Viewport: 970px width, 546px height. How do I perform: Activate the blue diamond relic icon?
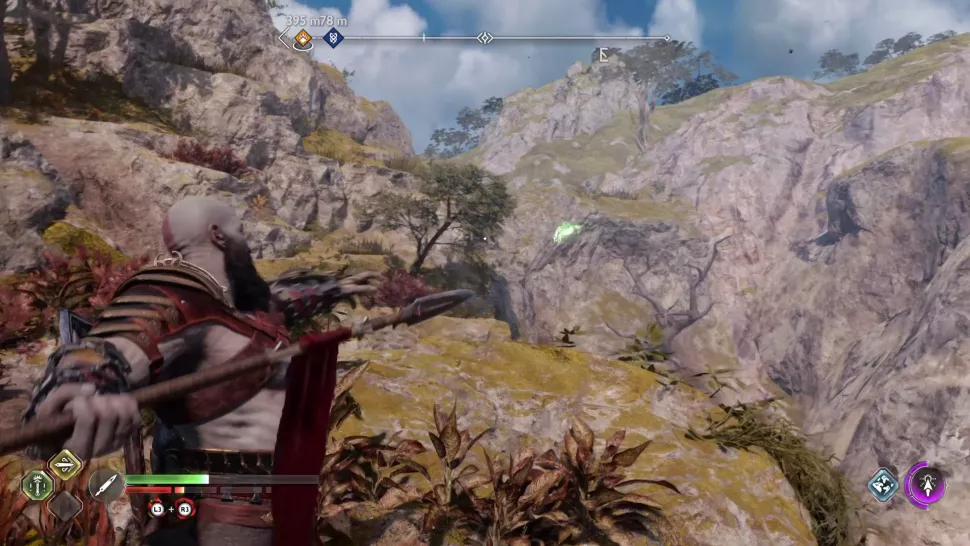pos(883,485)
